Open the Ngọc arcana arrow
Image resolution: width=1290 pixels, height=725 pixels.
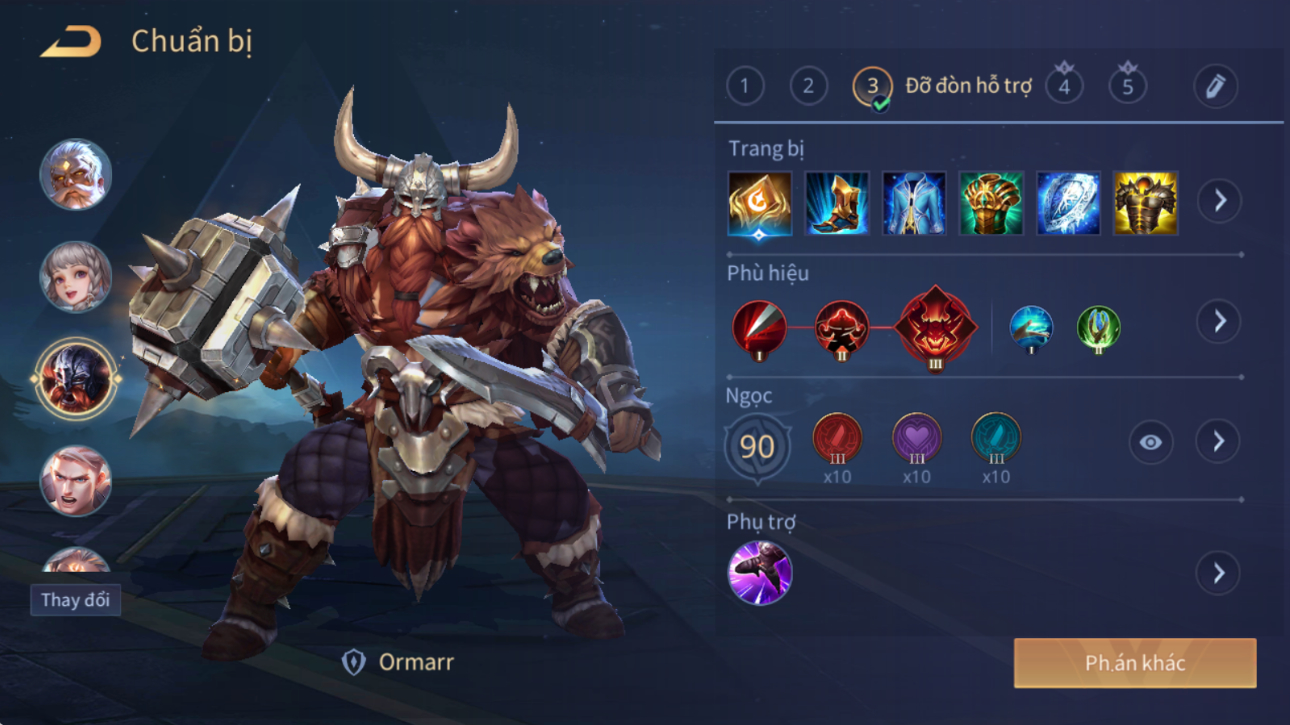pos(1219,442)
